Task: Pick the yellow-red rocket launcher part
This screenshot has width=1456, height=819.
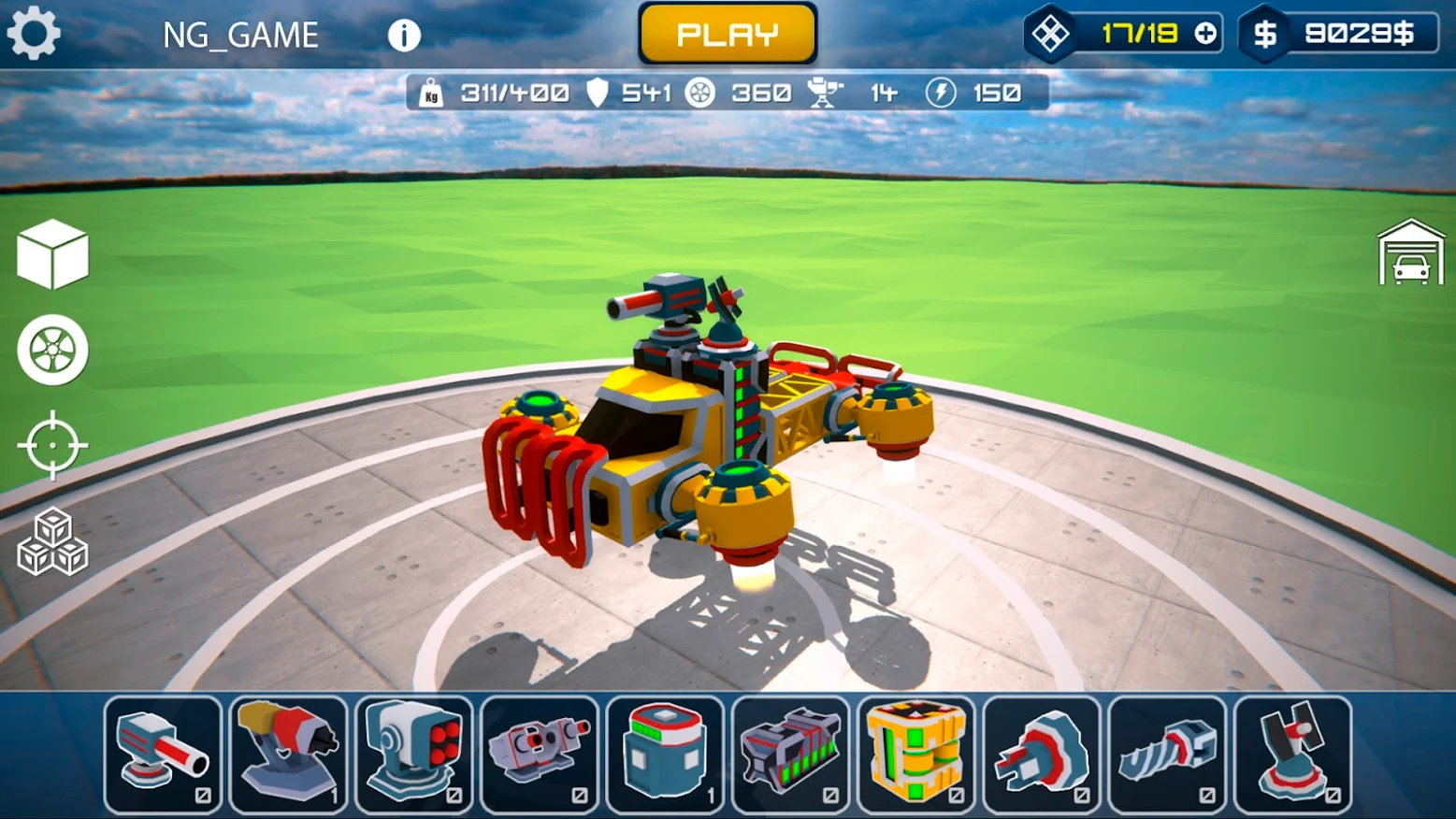Action: pyautogui.click(x=288, y=754)
